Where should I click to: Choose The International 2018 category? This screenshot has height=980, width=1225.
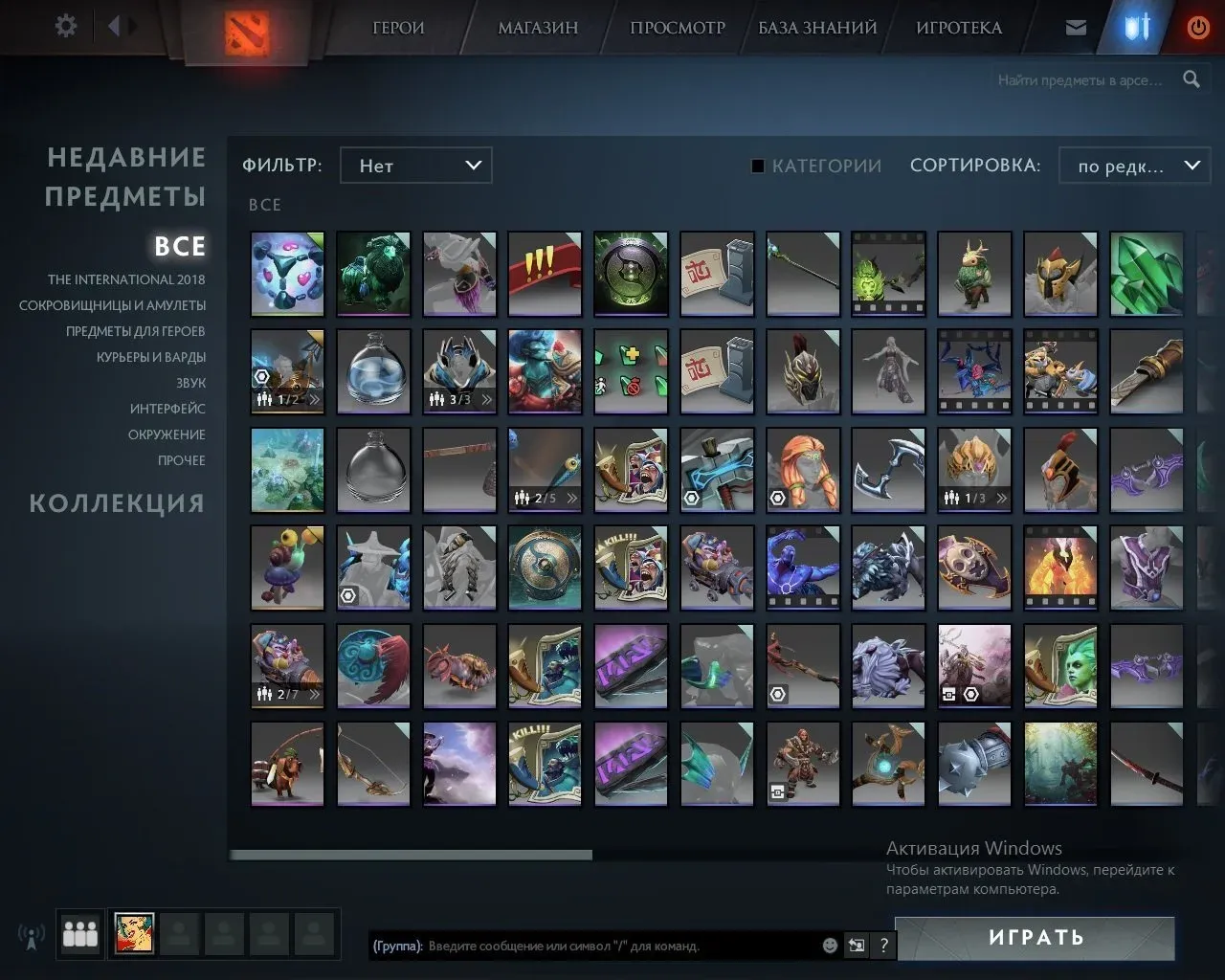point(126,279)
